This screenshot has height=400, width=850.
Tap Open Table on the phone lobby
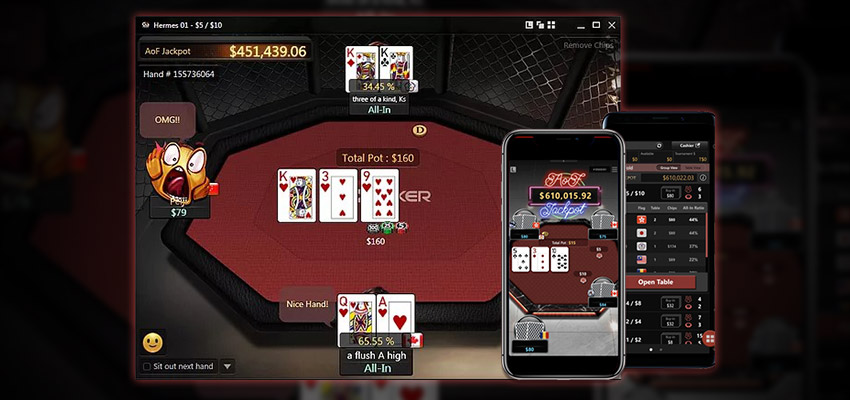(659, 282)
